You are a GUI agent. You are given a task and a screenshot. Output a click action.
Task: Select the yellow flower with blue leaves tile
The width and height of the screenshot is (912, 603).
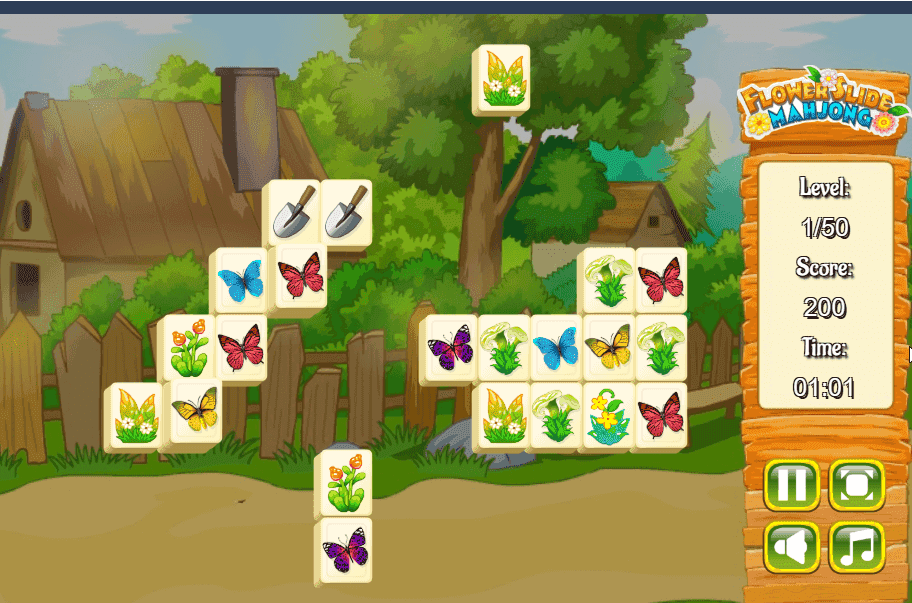[609, 415]
